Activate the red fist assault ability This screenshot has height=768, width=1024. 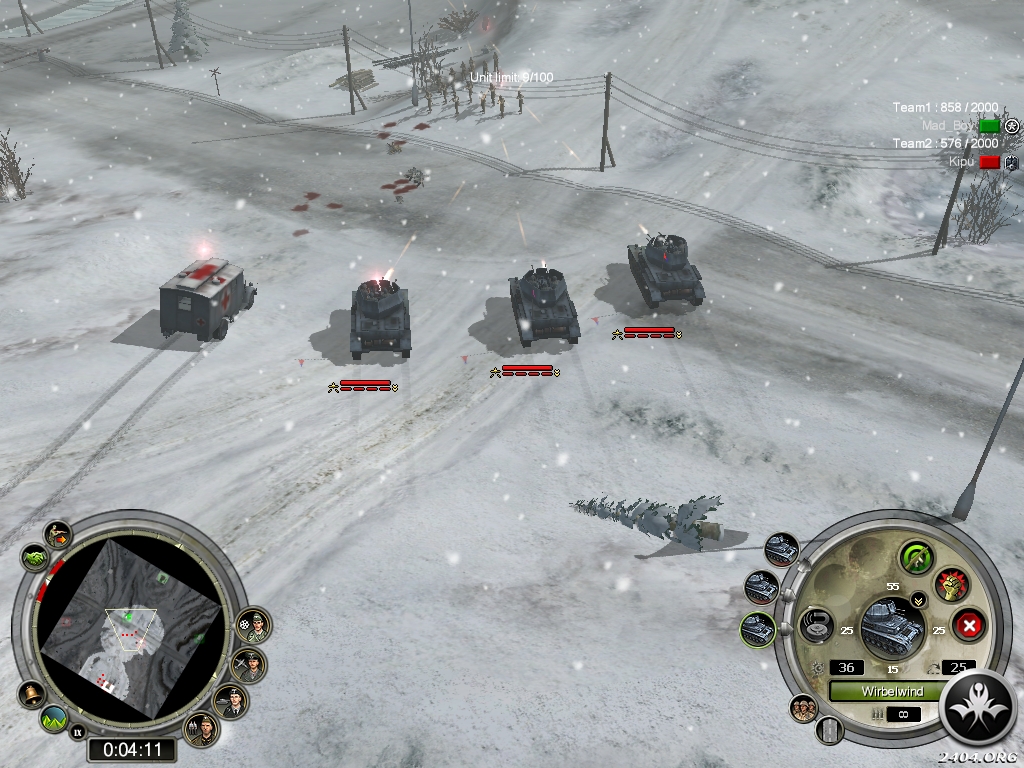[x=950, y=584]
